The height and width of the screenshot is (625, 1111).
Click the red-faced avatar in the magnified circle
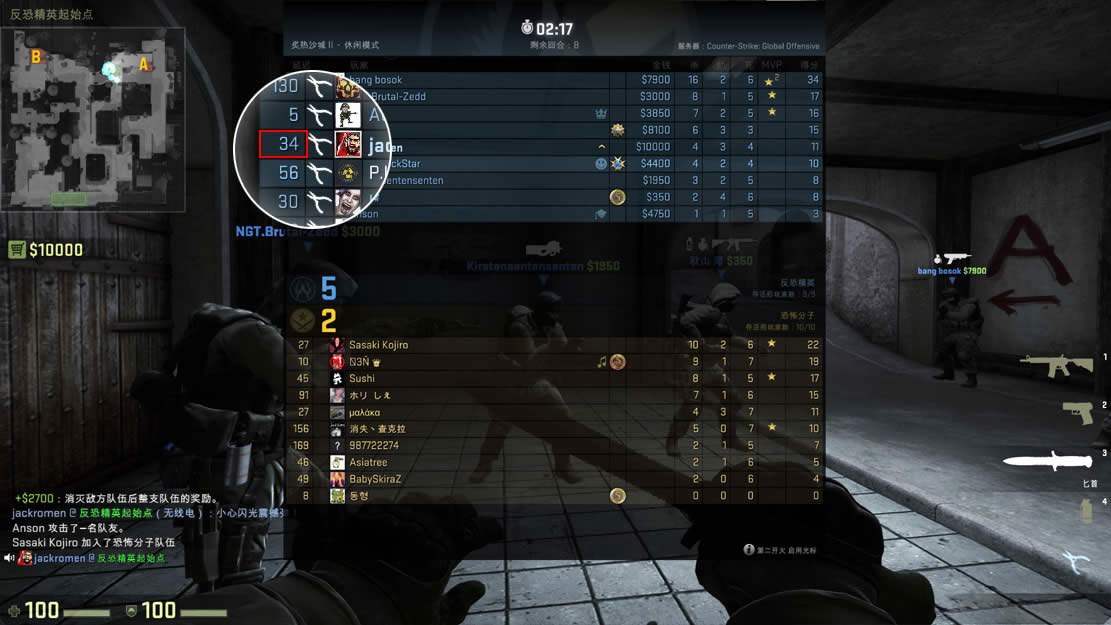(347, 144)
